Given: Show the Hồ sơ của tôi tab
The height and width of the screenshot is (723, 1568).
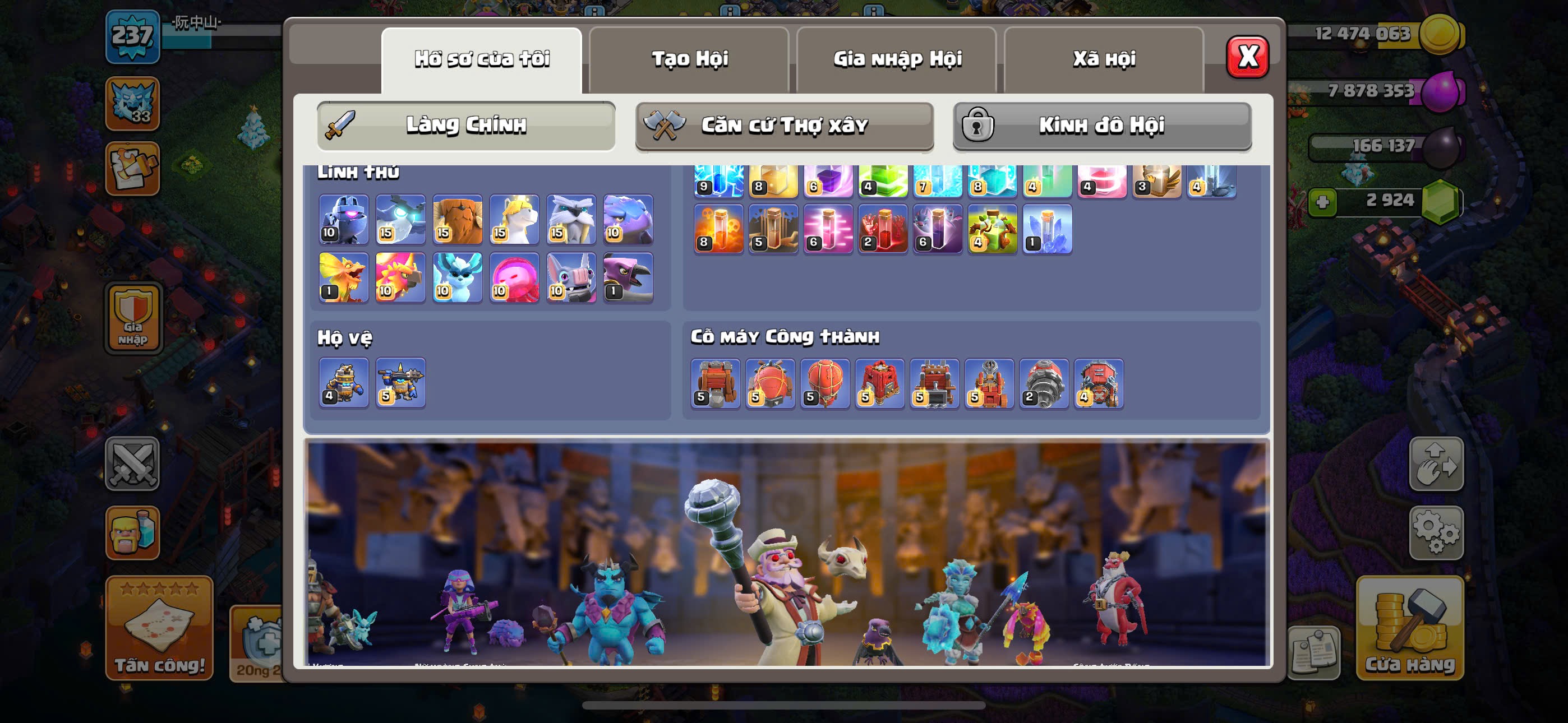Looking at the screenshot, I should tap(482, 59).
